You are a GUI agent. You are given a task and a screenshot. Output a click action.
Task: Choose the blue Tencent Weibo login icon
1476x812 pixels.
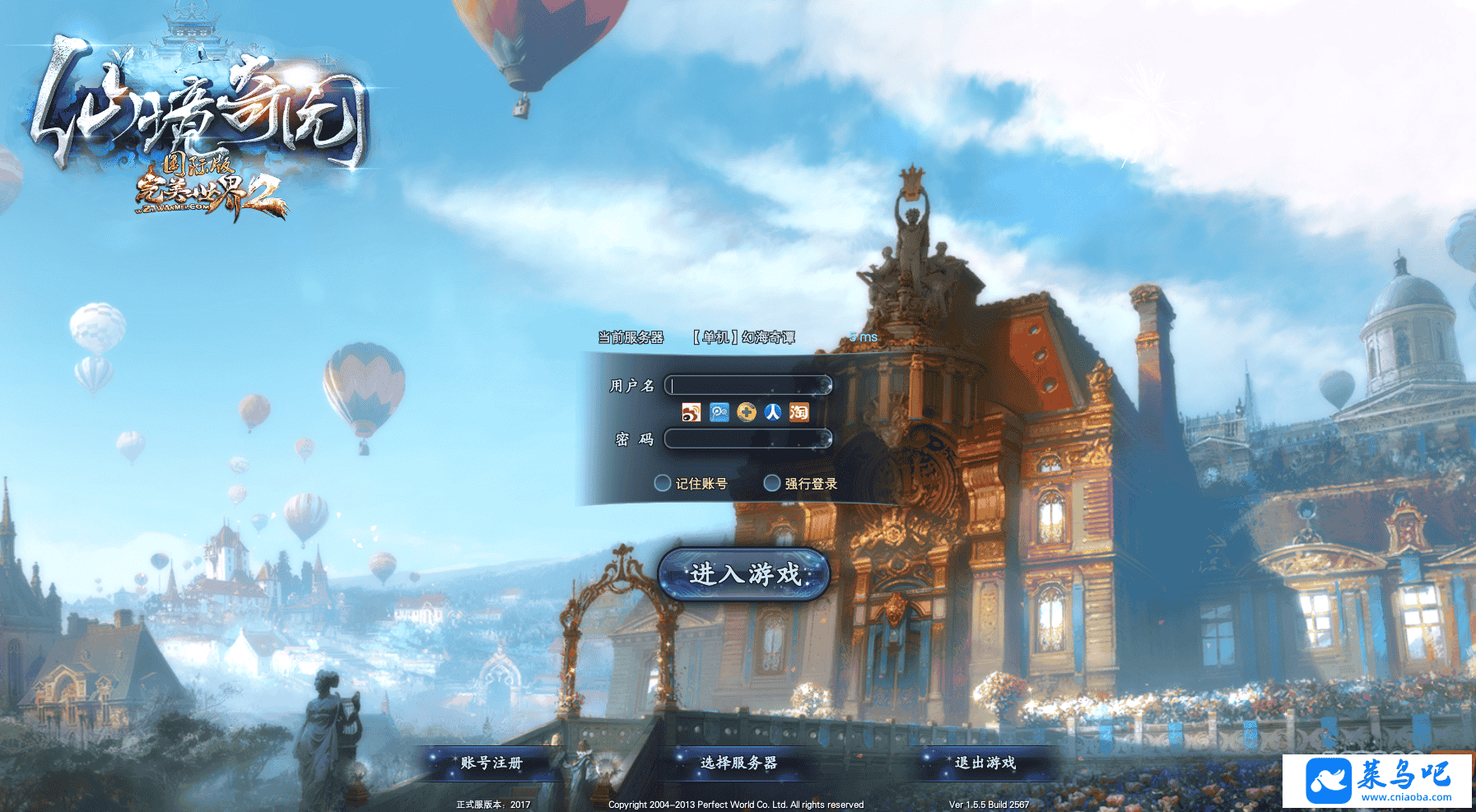tap(719, 412)
